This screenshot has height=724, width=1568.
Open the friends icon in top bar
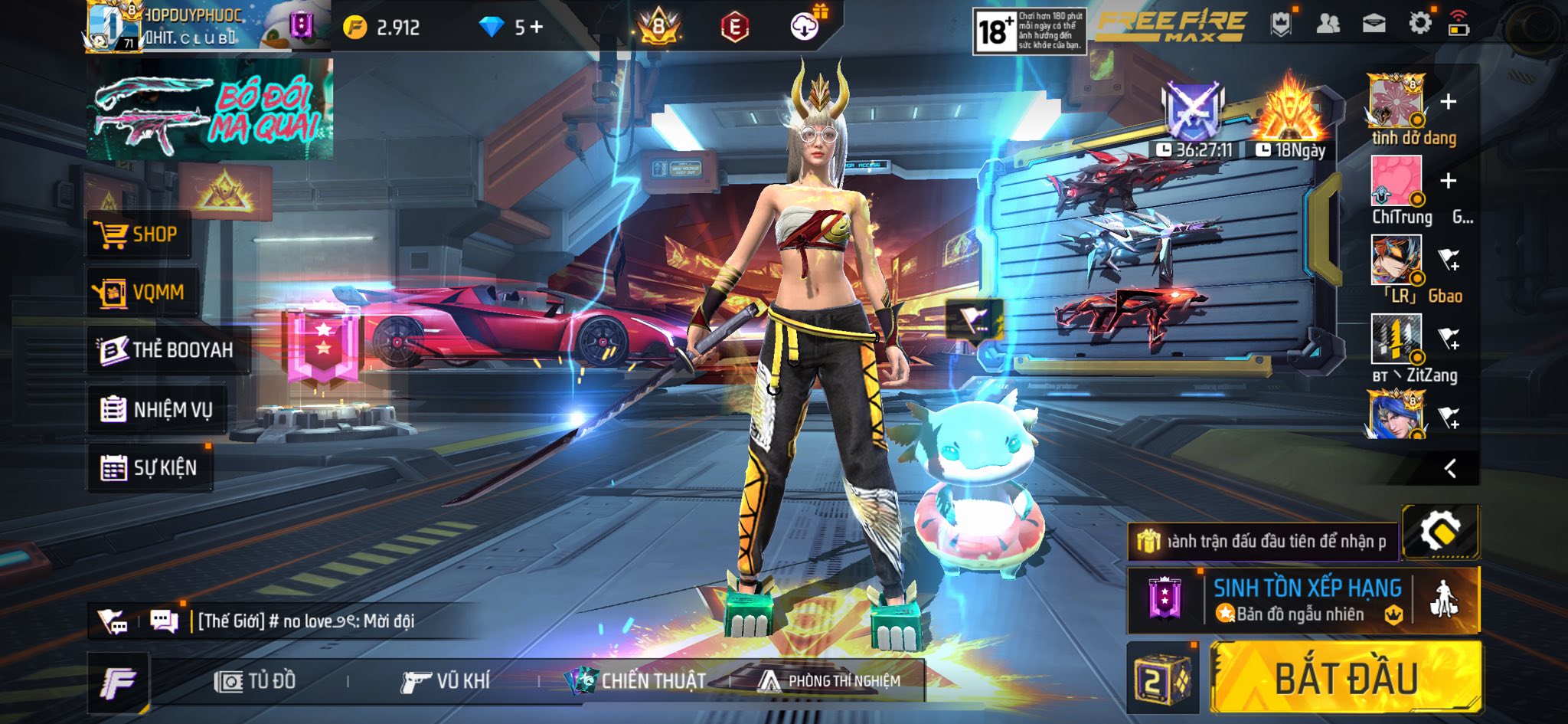1328,24
